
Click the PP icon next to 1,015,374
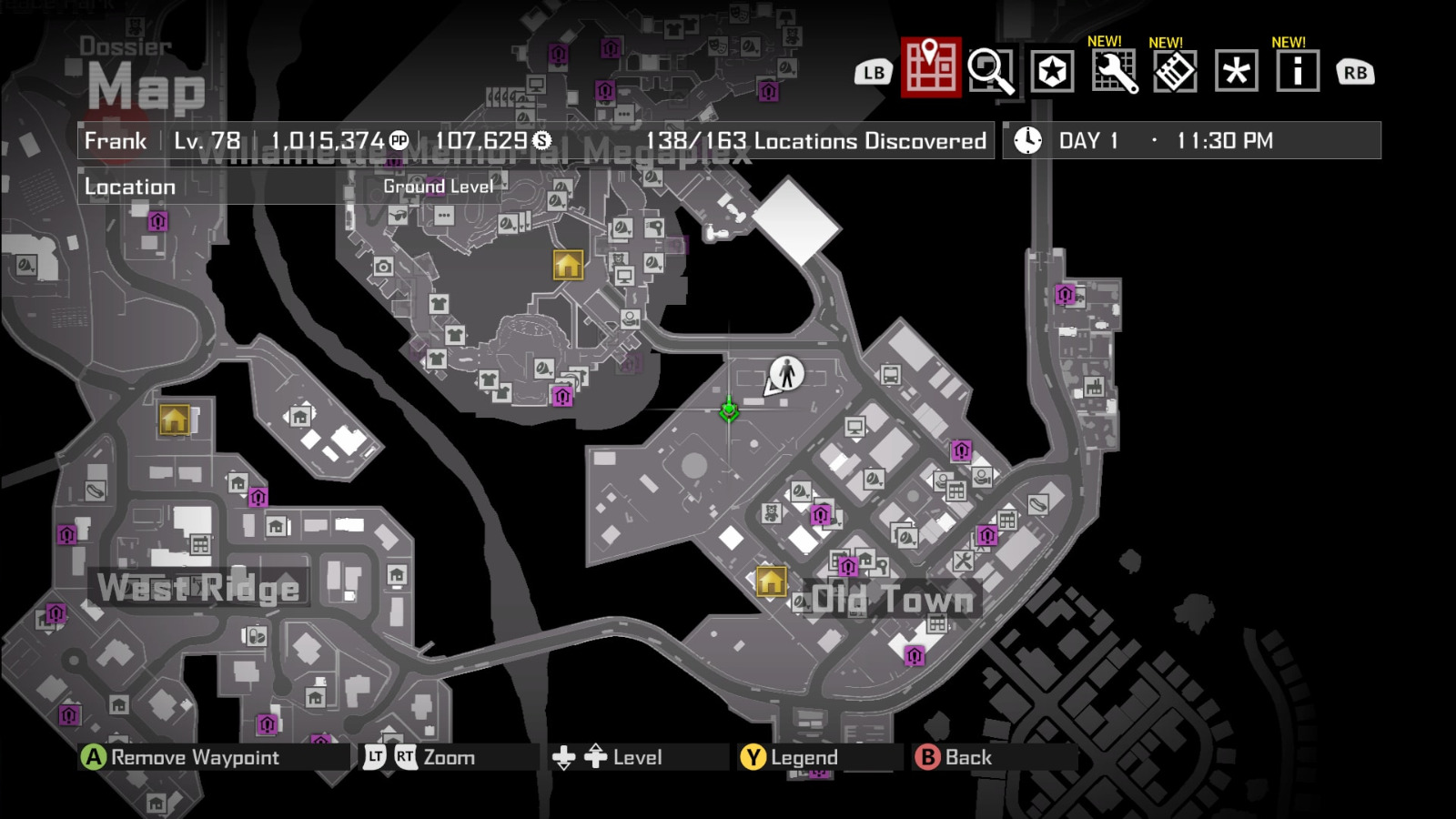[x=399, y=141]
